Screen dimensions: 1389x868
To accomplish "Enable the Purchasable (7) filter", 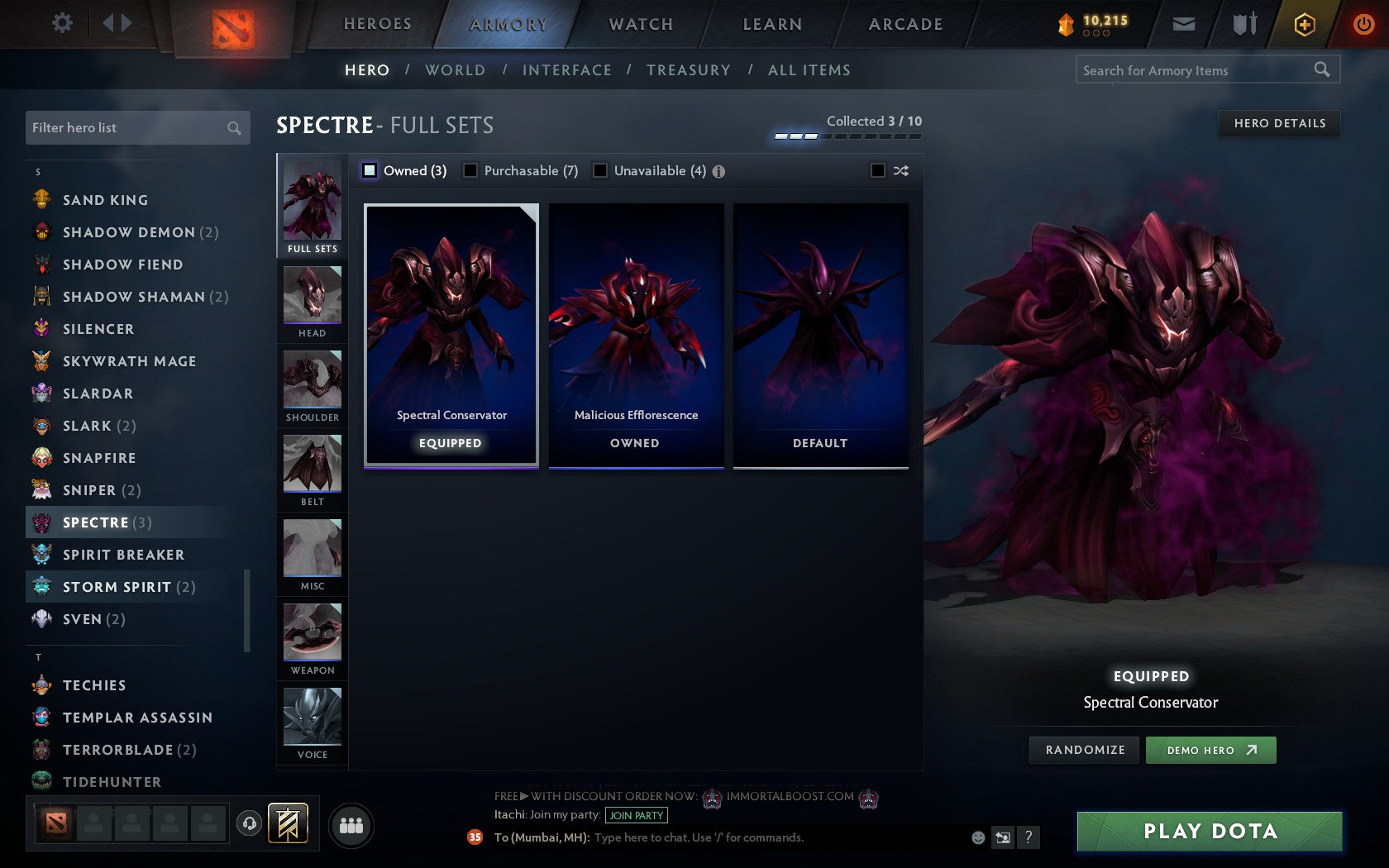I will 471,170.
